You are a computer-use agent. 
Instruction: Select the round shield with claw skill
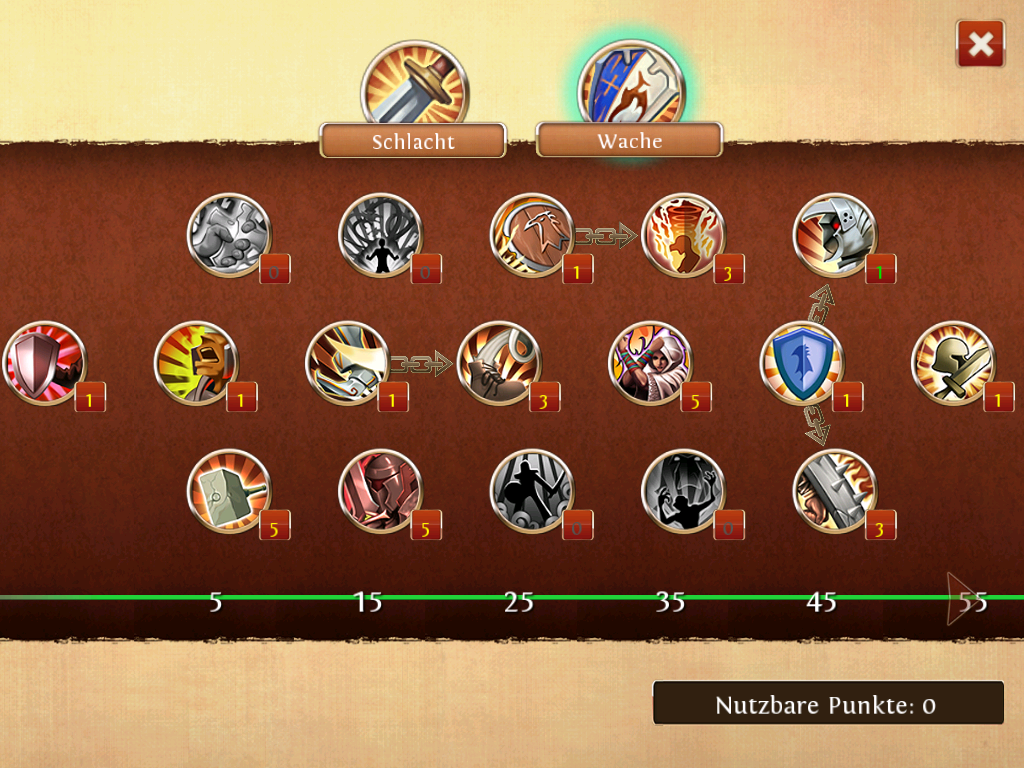tap(532, 235)
